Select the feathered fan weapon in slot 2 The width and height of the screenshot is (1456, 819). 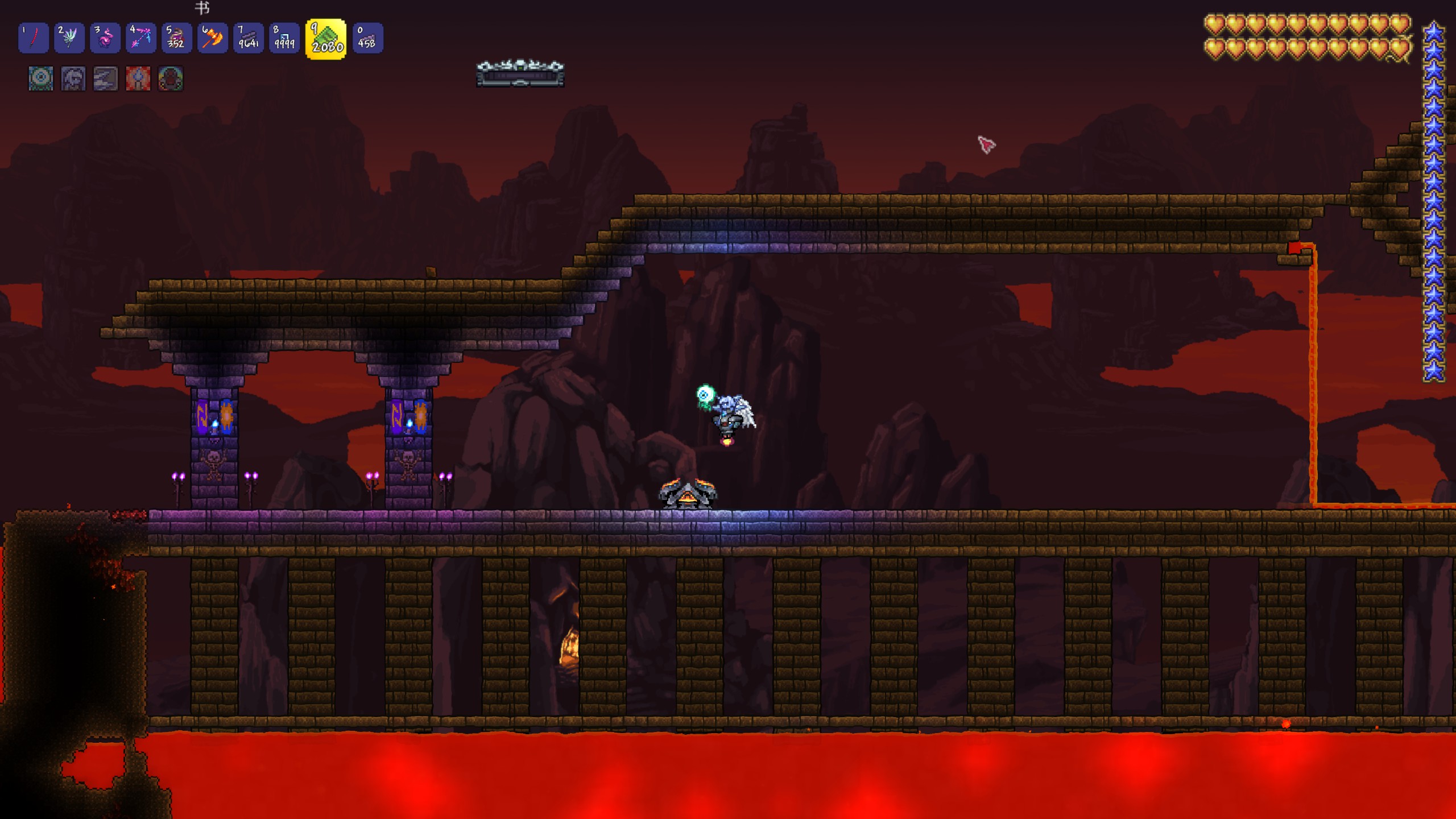[69, 38]
